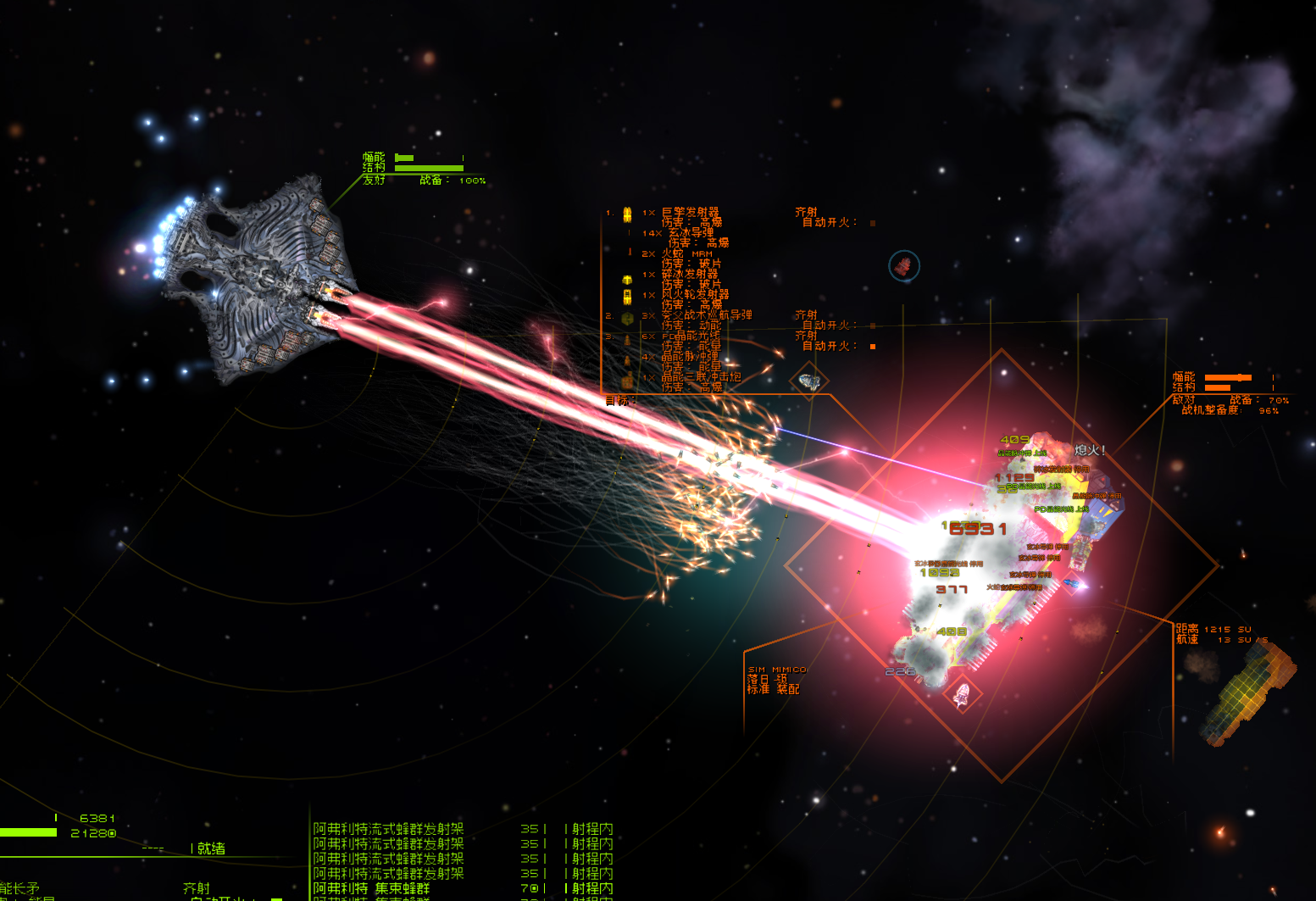Screen dimensions: 1316x901
Task: Select weapon group 3 PD晶能光线
Action: point(691,336)
